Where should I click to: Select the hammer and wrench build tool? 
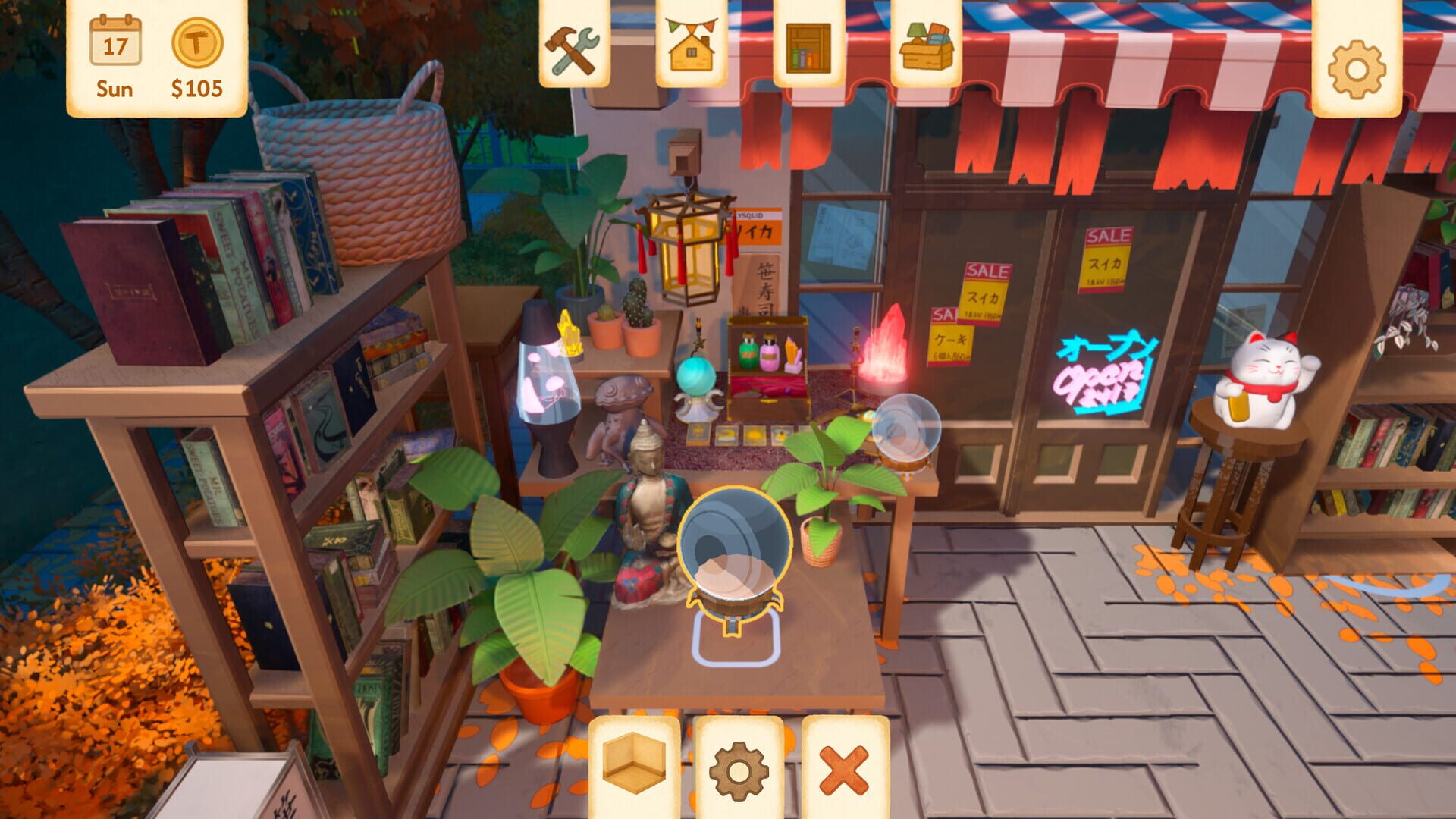(575, 47)
